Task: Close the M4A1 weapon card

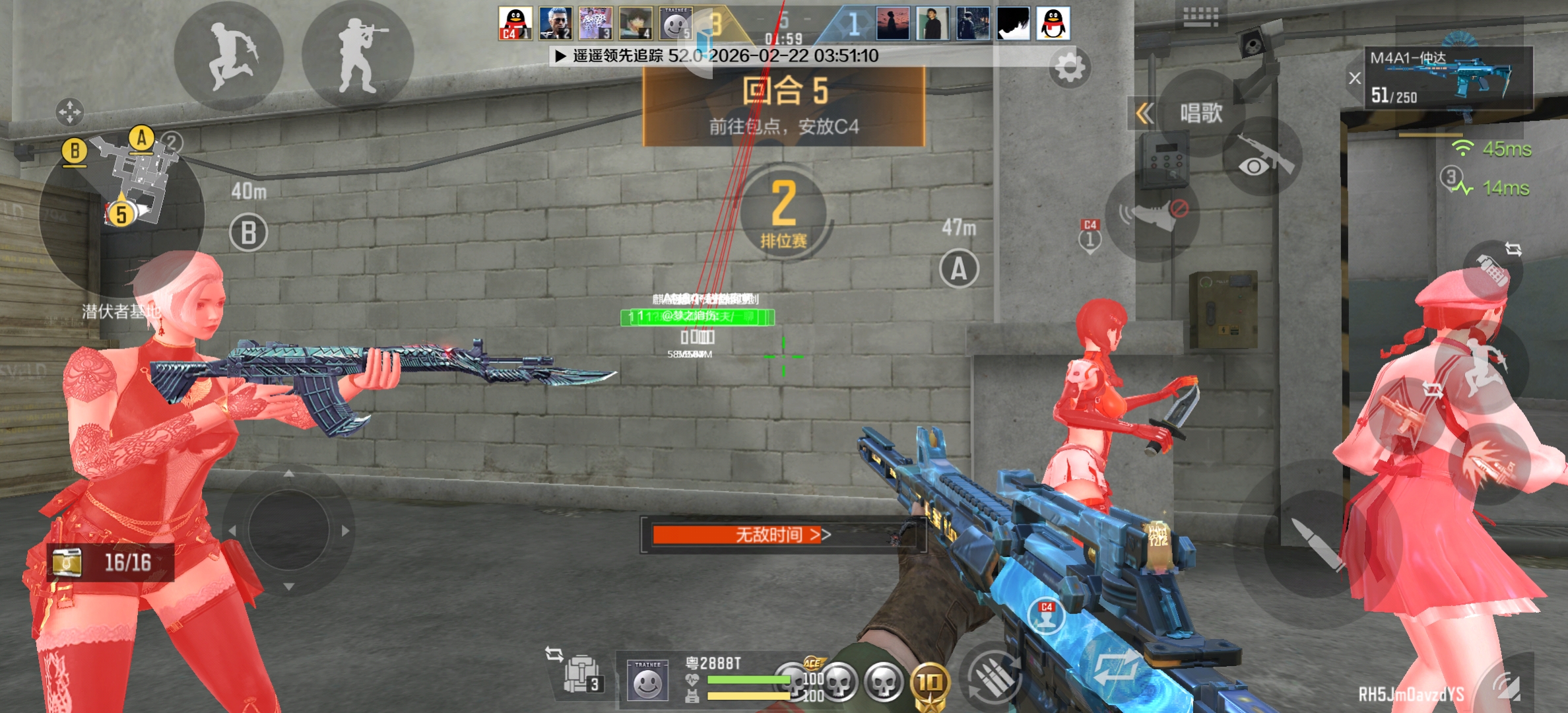Action: pos(1355,78)
